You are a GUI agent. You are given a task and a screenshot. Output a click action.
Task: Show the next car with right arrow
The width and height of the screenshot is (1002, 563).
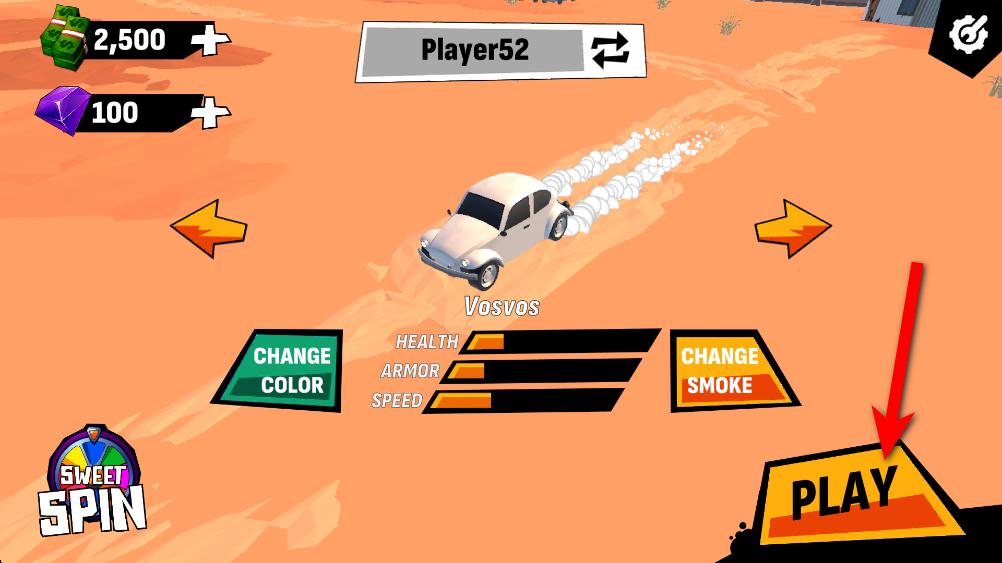[792, 228]
